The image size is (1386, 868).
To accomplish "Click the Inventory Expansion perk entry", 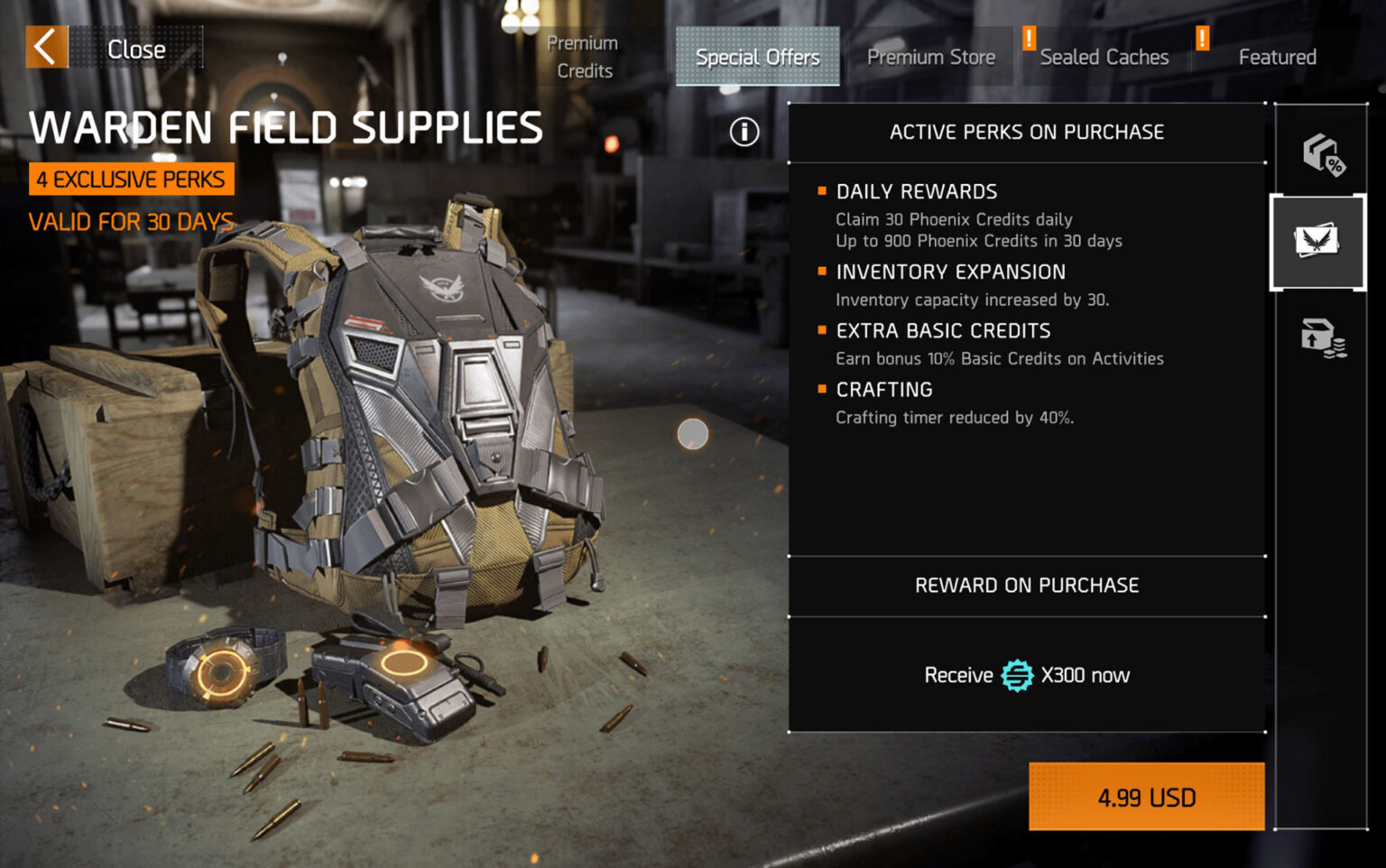I will click(950, 272).
